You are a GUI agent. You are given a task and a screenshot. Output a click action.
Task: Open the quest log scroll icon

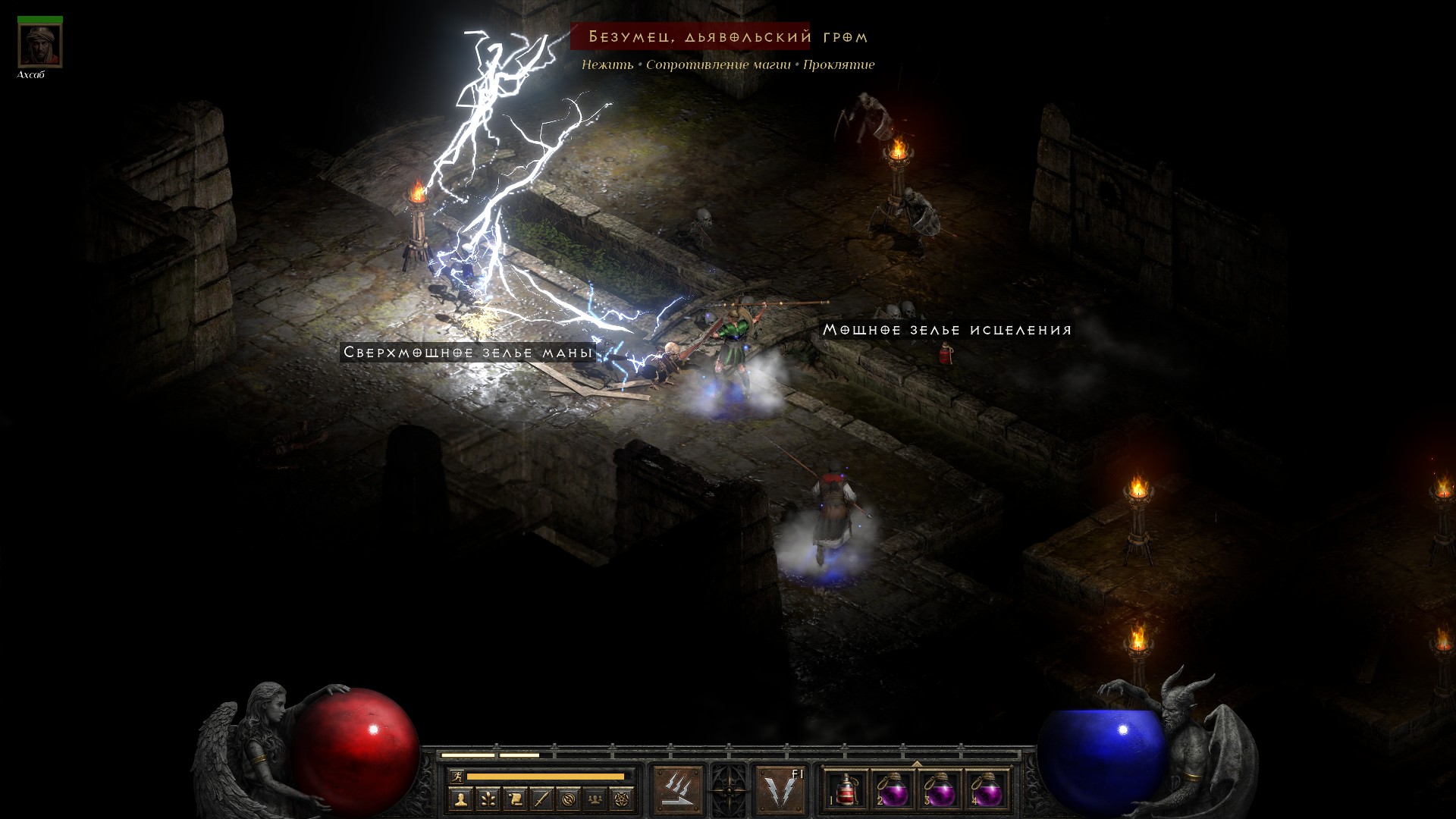click(515, 799)
